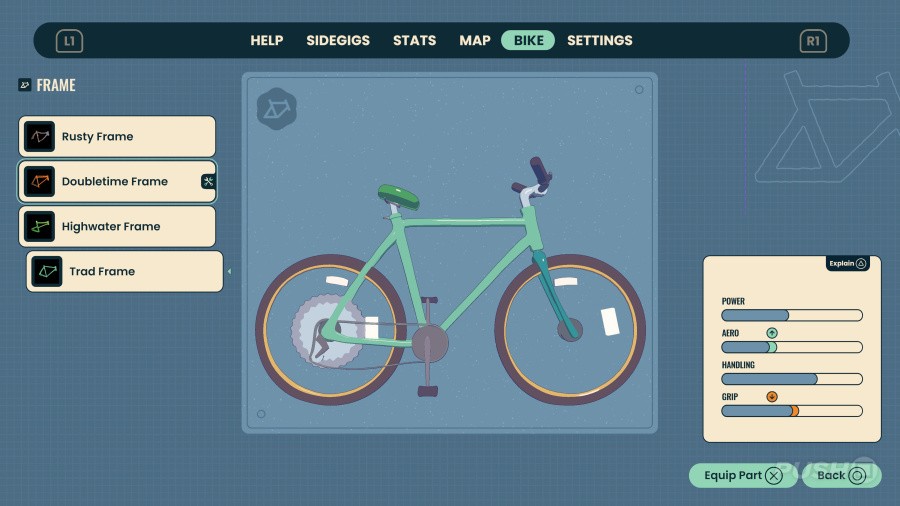The width and height of the screenshot is (900, 506).
Task: Open the Help tab
Action: [x=267, y=41]
